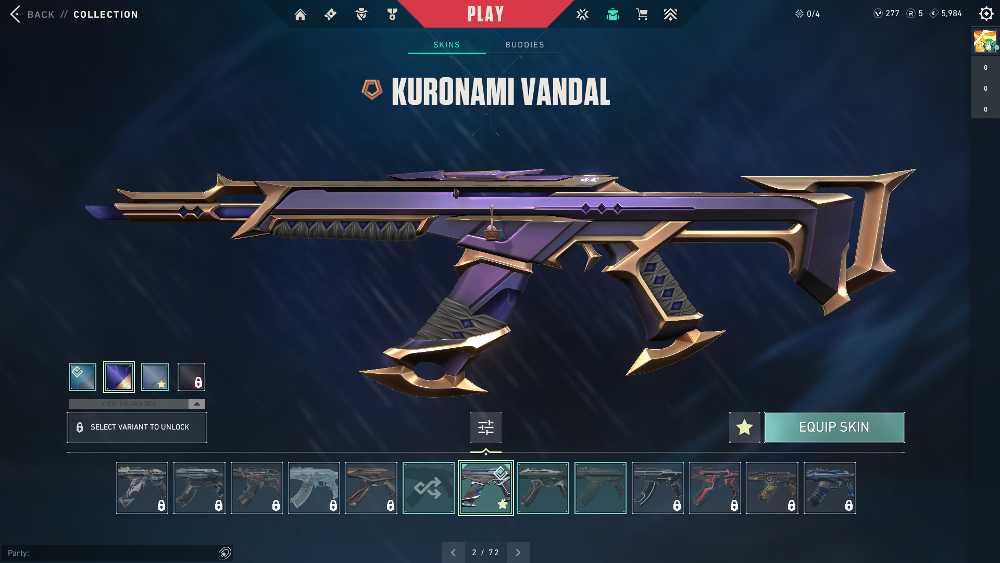The height and width of the screenshot is (563, 1000).
Task: Switch to the Buddies tab
Action: pyautogui.click(x=525, y=45)
